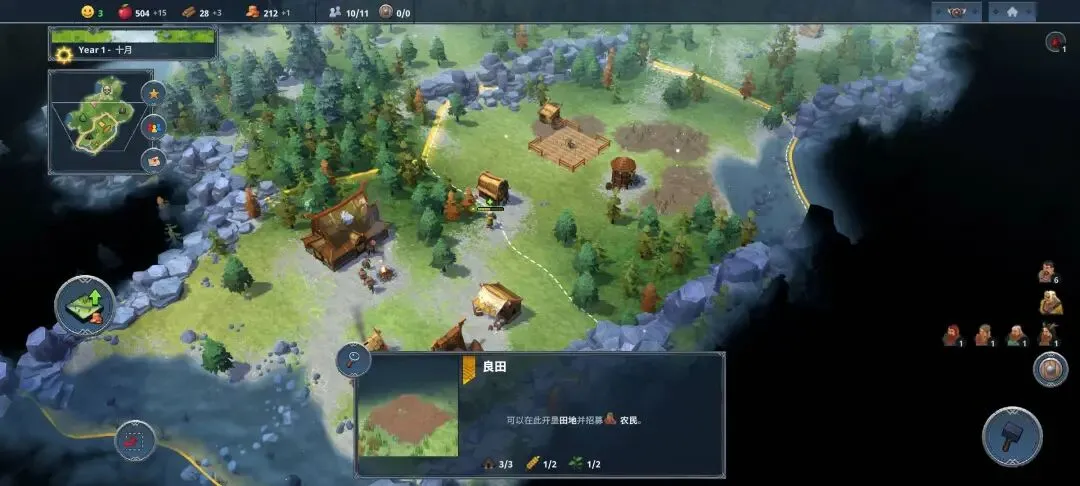Image resolution: width=1080 pixels, height=486 pixels.
Task: Open the horned helmet tab at the top
Action: (x=956, y=12)
